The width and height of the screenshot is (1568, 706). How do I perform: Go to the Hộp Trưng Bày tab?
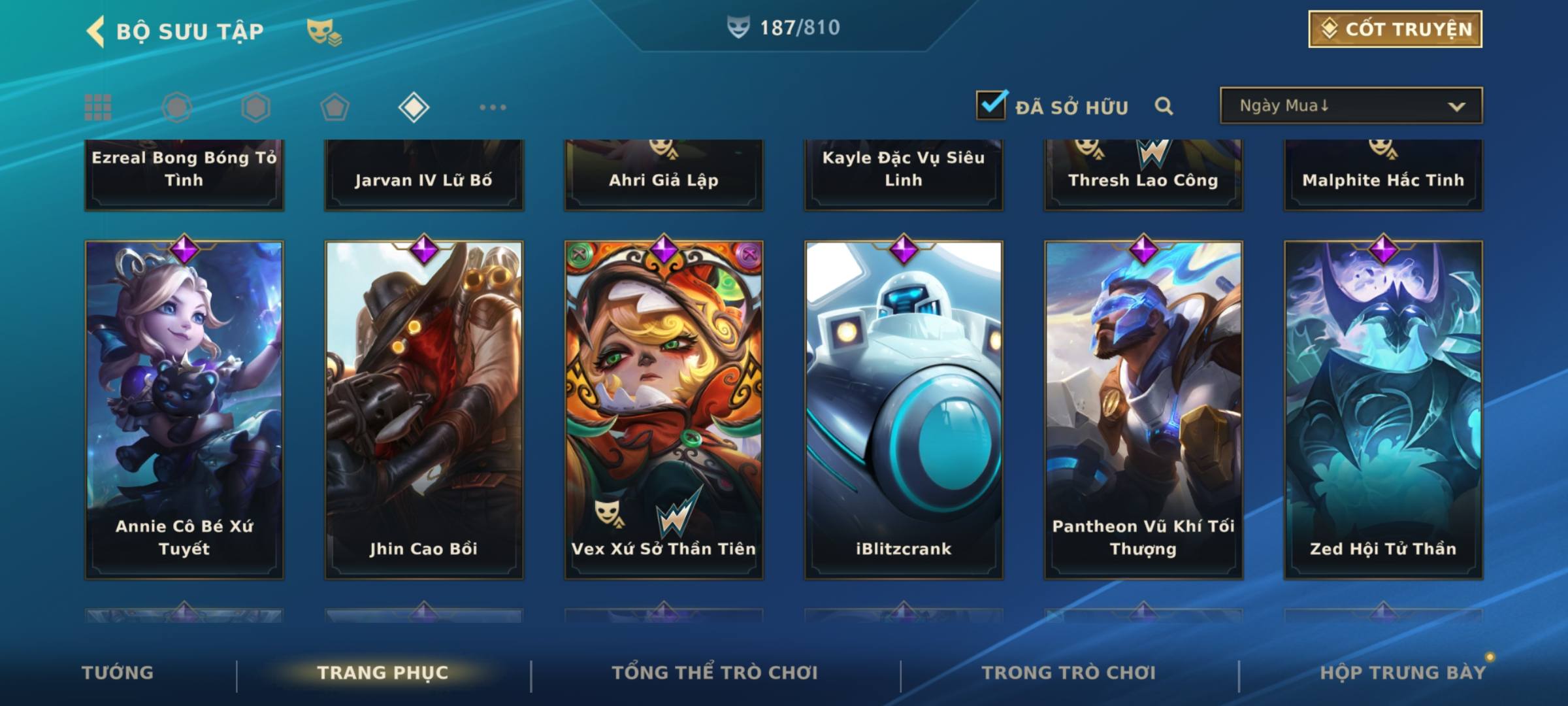click(x=1402, y=673)
